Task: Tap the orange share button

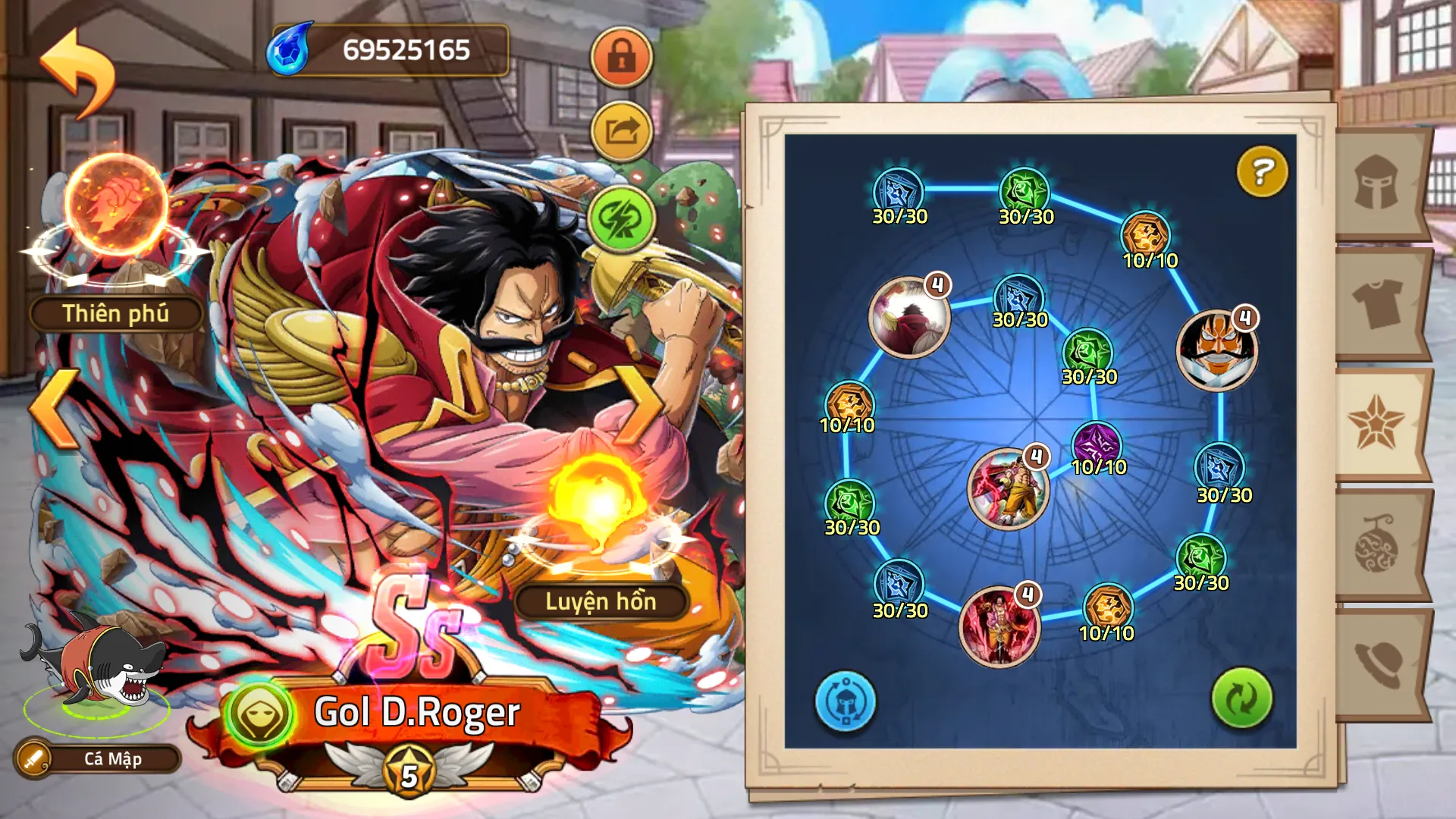Action: pos(621,131)
